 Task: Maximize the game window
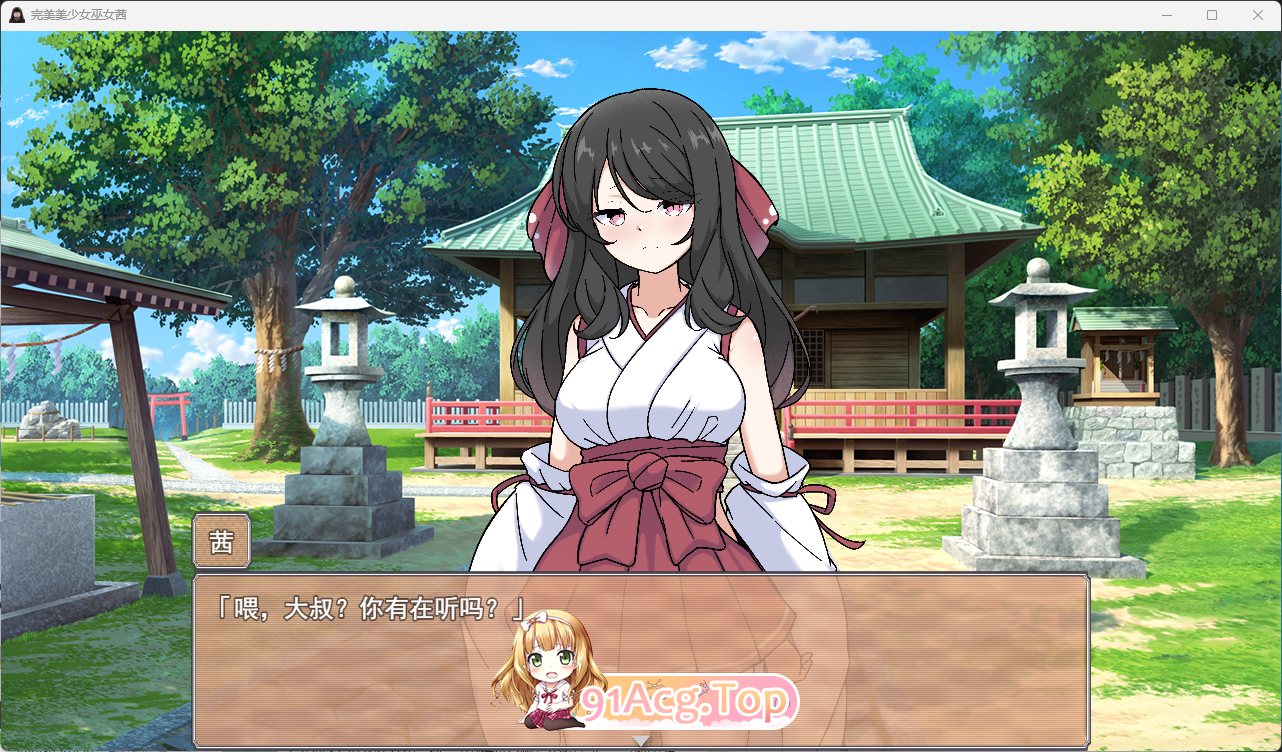(1212, 15)
